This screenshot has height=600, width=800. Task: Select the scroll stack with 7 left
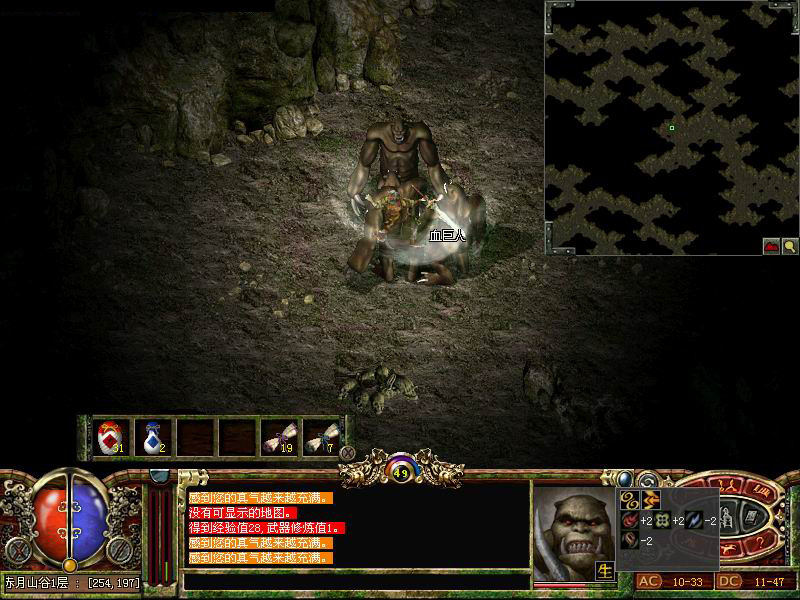click(319, 436)
